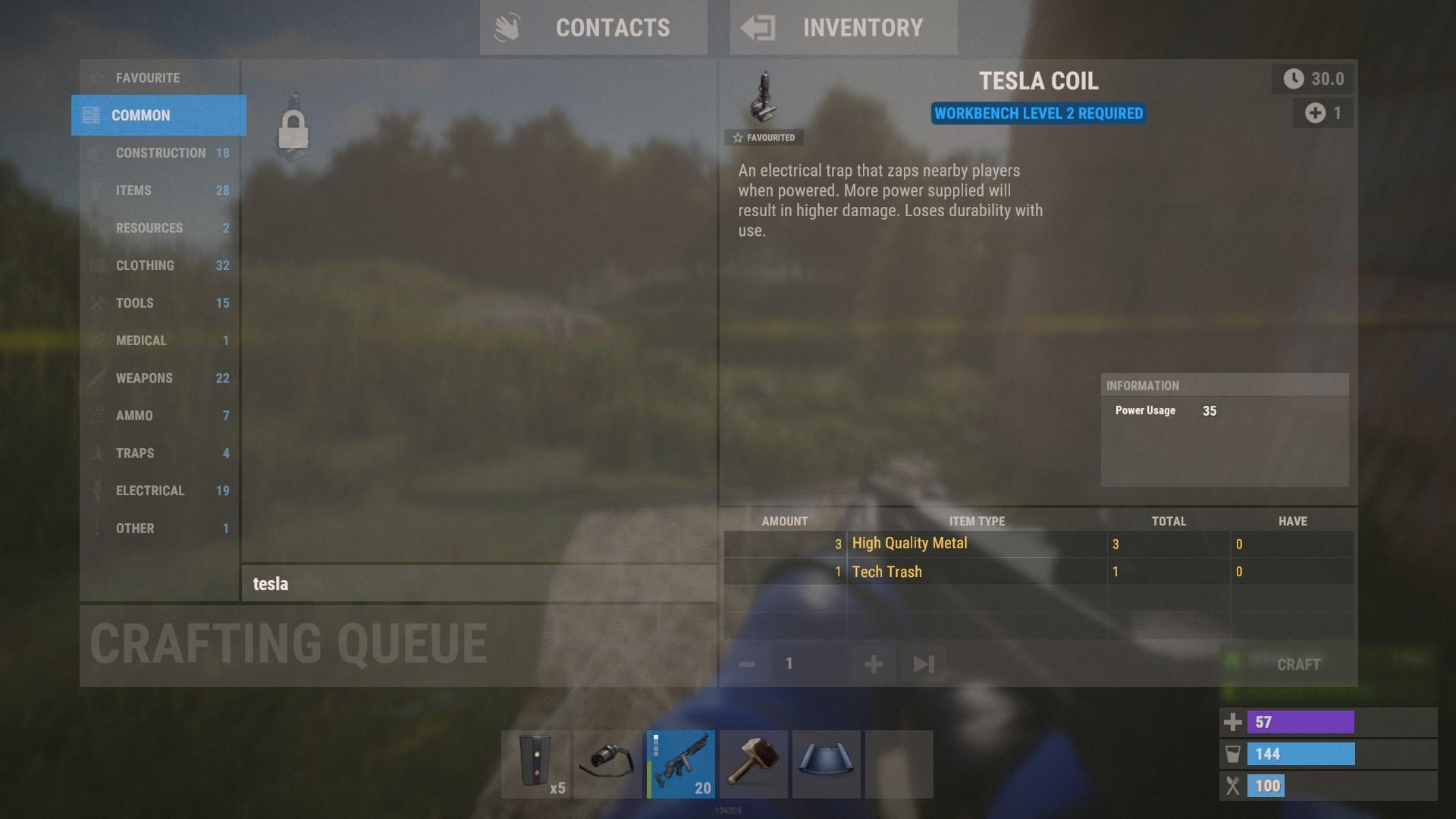Screen dimensions: 1456x819
Task: Switch to the Favourite category filter
Action: click(146, 77)
